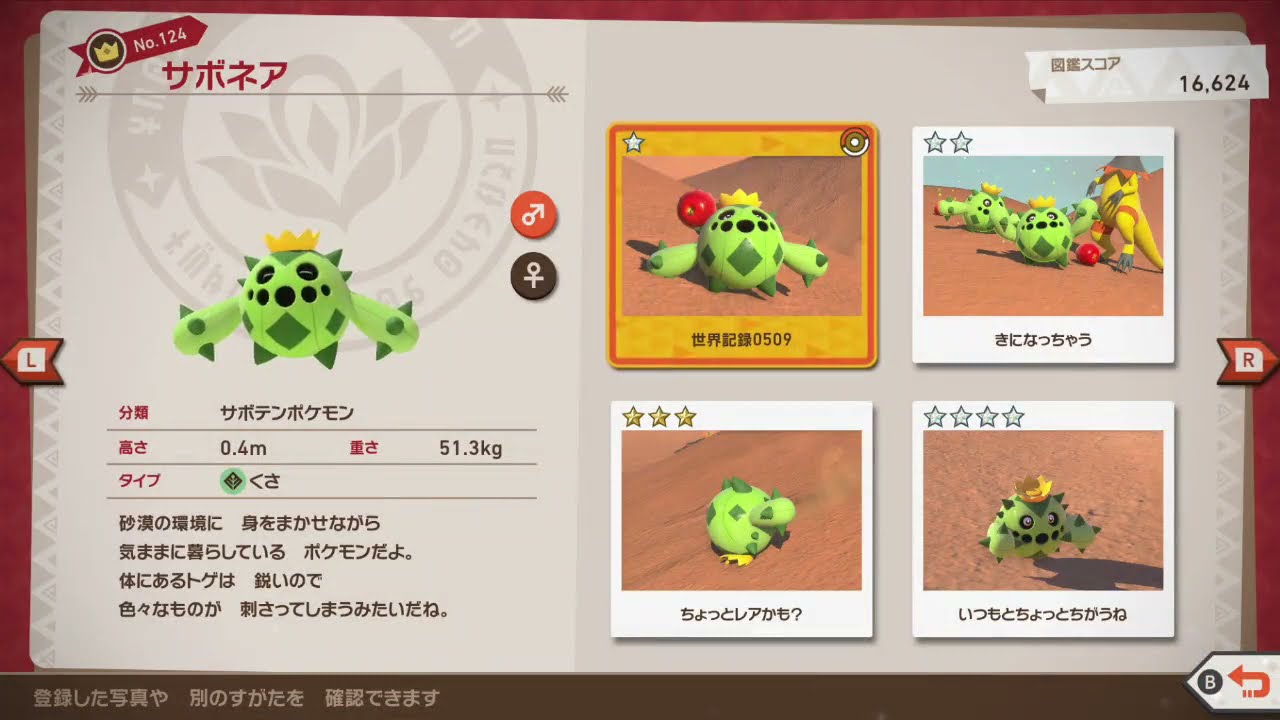1280x720 pixels.
Task: Select the 分類 category row
Action: click(136, 410)
